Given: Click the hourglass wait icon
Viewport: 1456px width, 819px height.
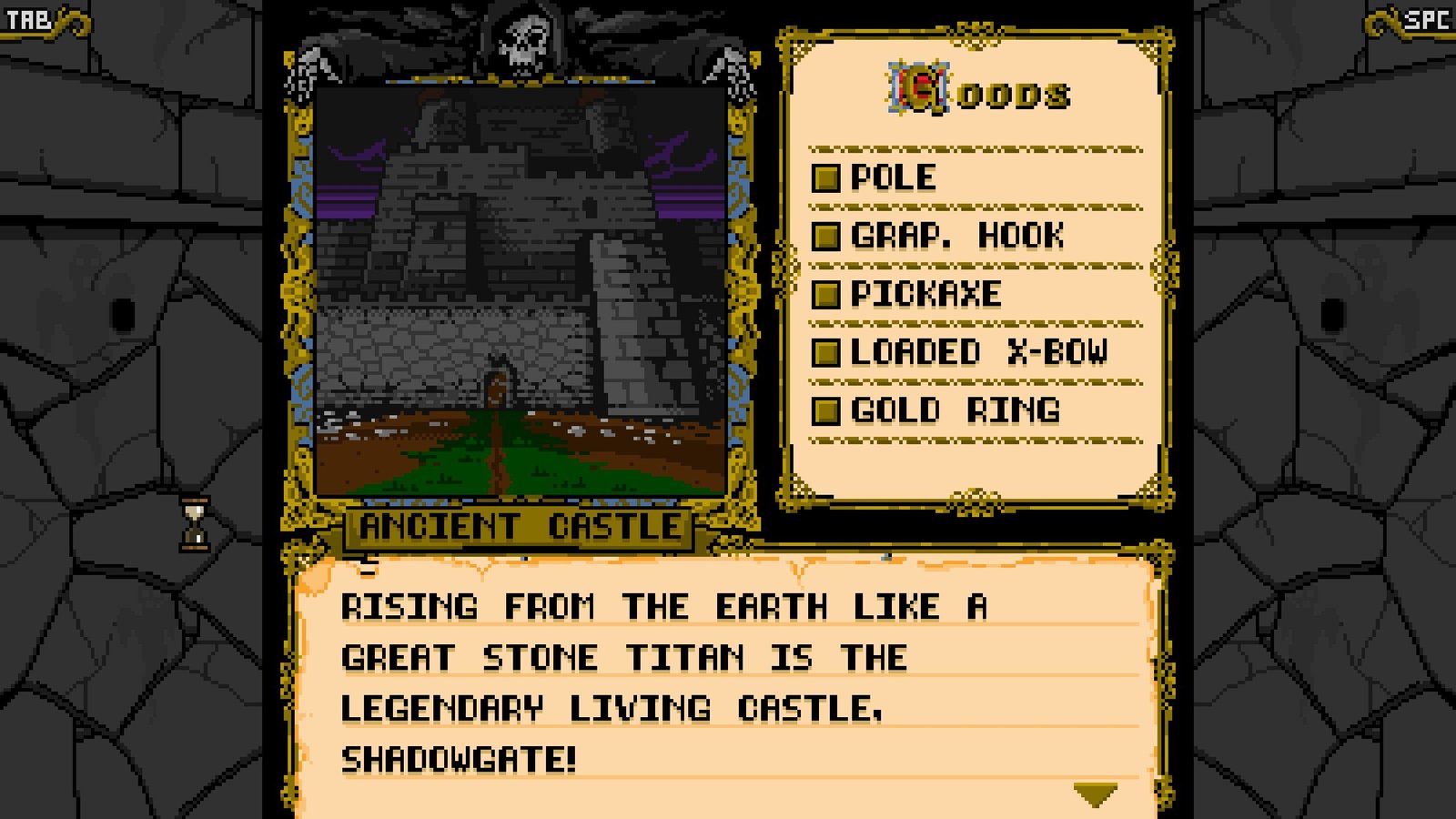Looking at the screenshot, I should click(194, 525).
